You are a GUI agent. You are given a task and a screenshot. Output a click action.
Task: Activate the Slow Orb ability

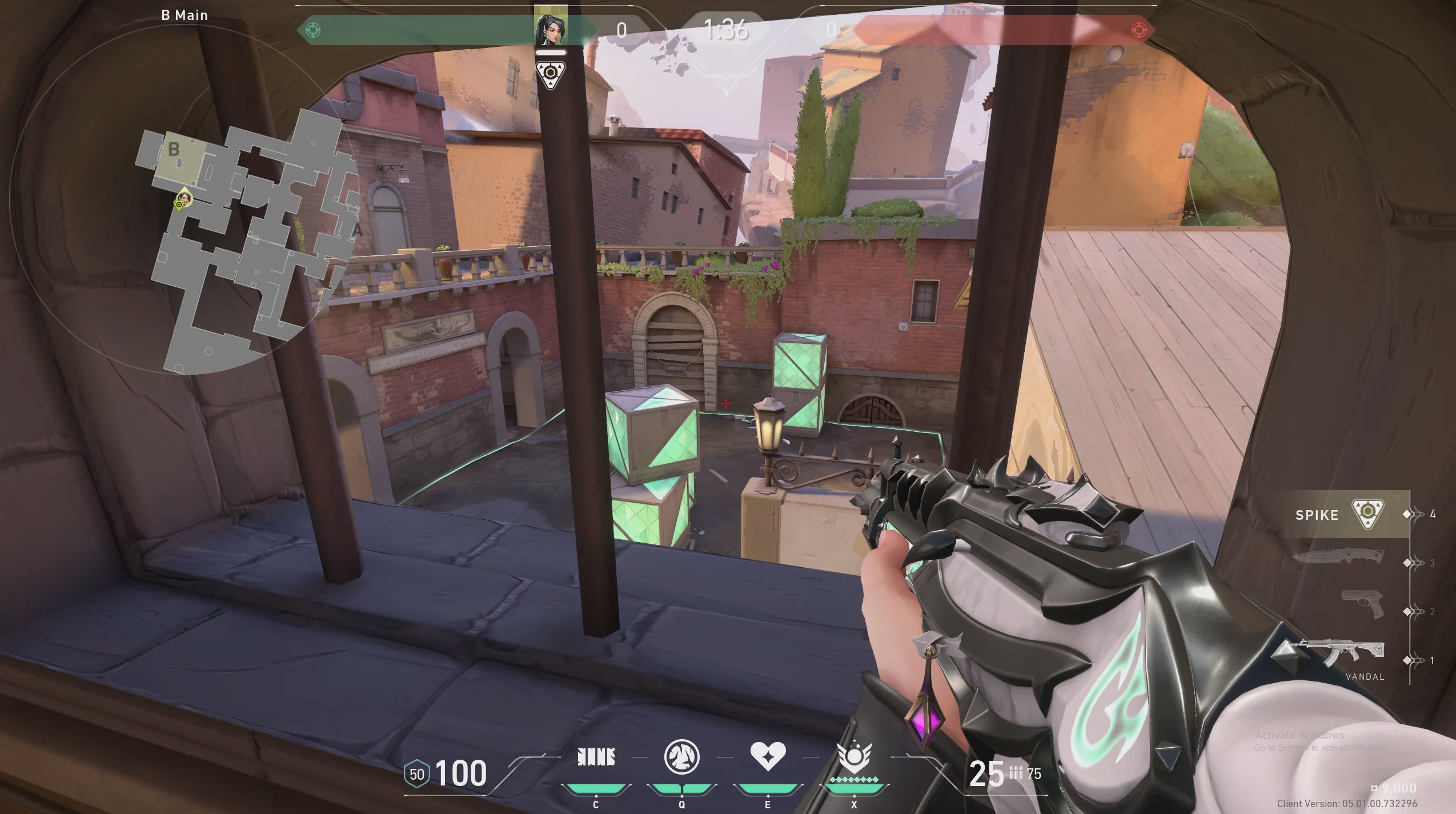point(681,757)
